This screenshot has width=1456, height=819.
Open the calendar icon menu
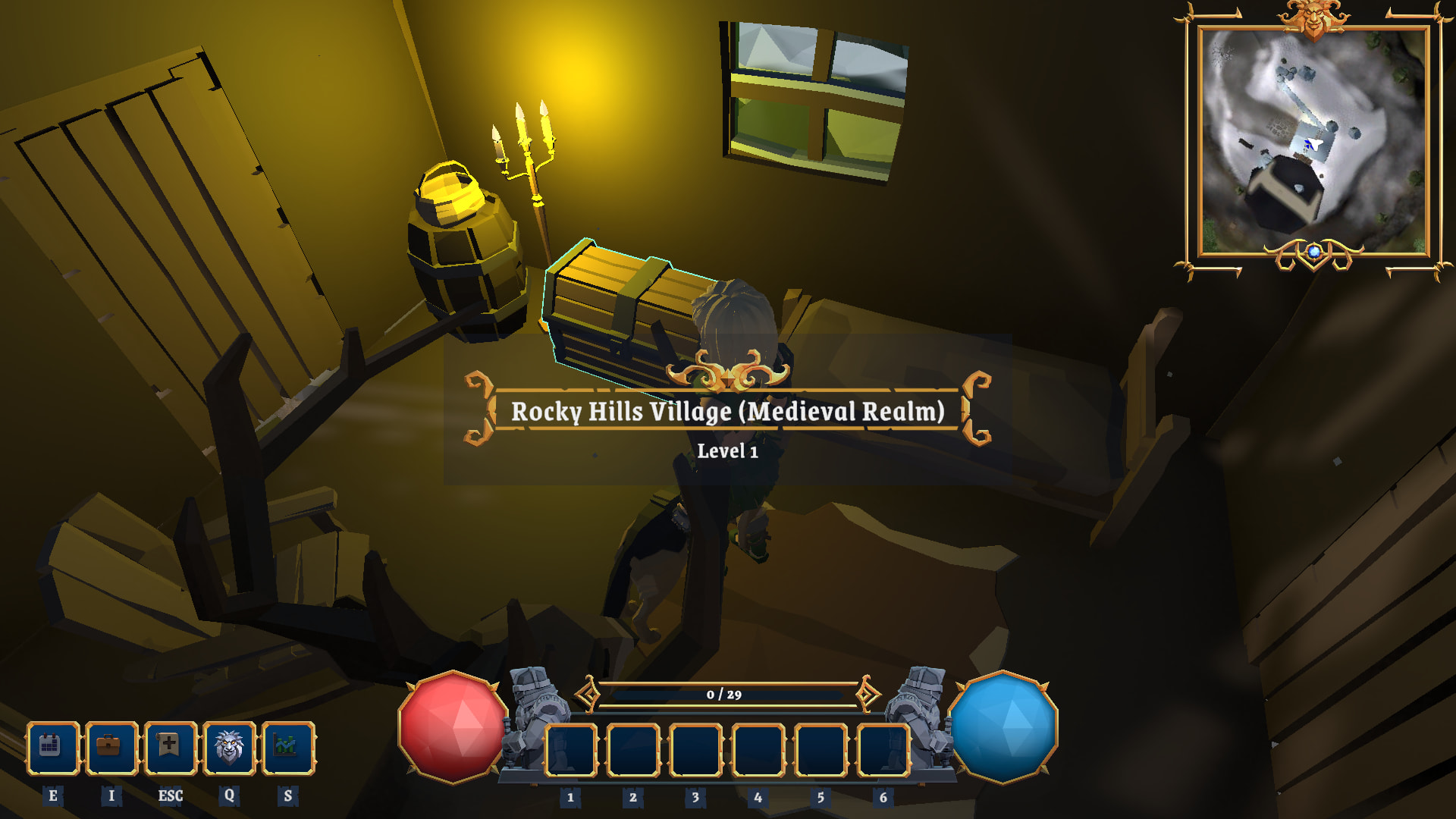[52, 748]
